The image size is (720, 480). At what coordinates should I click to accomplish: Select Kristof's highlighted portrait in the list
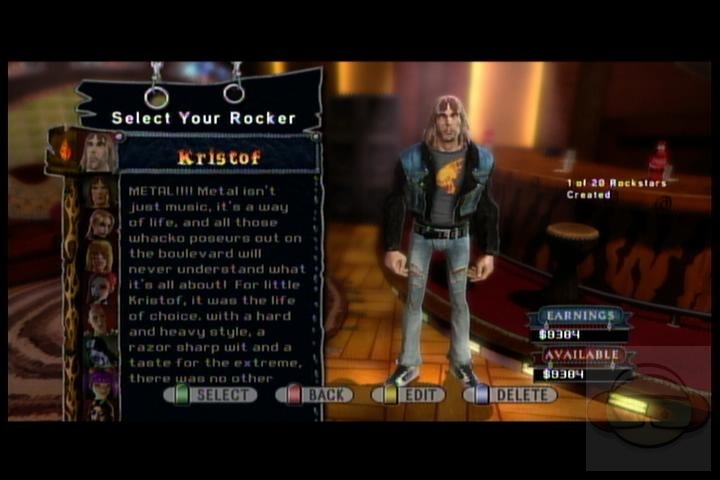tap(100, 153)
